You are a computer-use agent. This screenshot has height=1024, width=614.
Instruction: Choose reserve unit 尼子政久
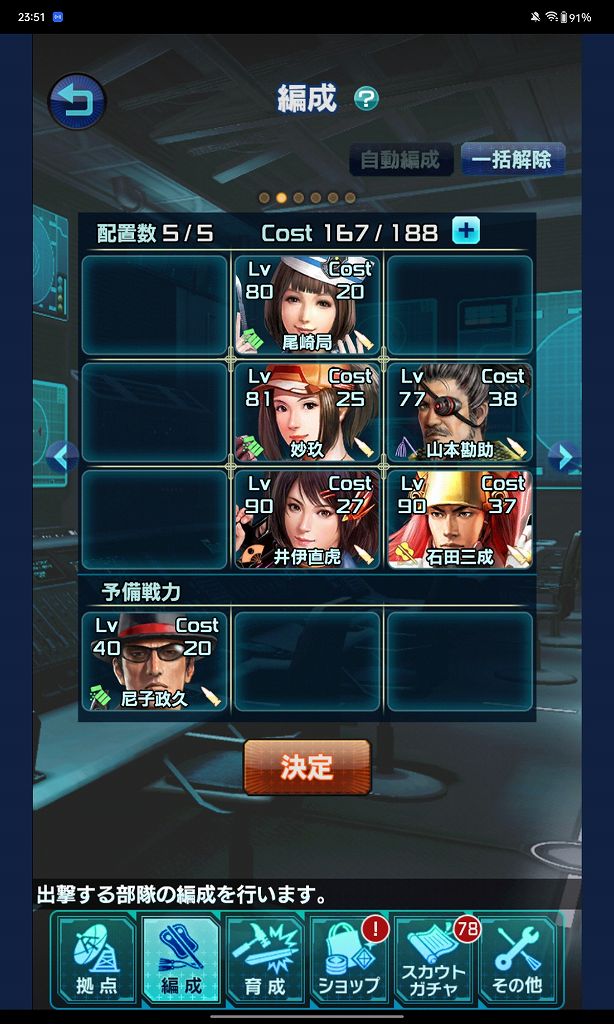pos(155,661)
